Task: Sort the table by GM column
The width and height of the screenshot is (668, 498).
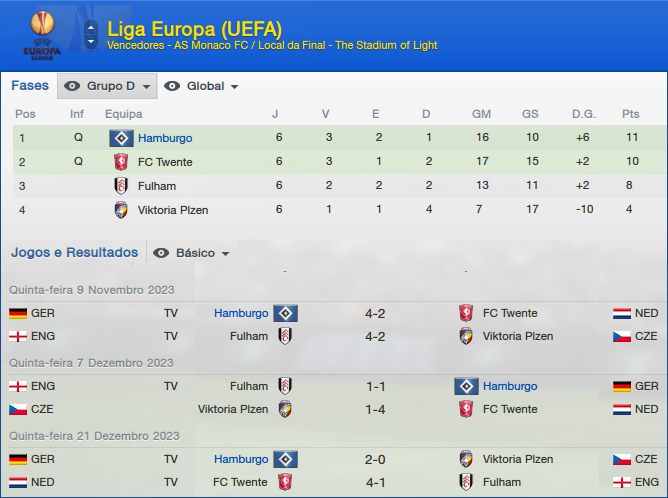Action: click(x=481, y=114)
